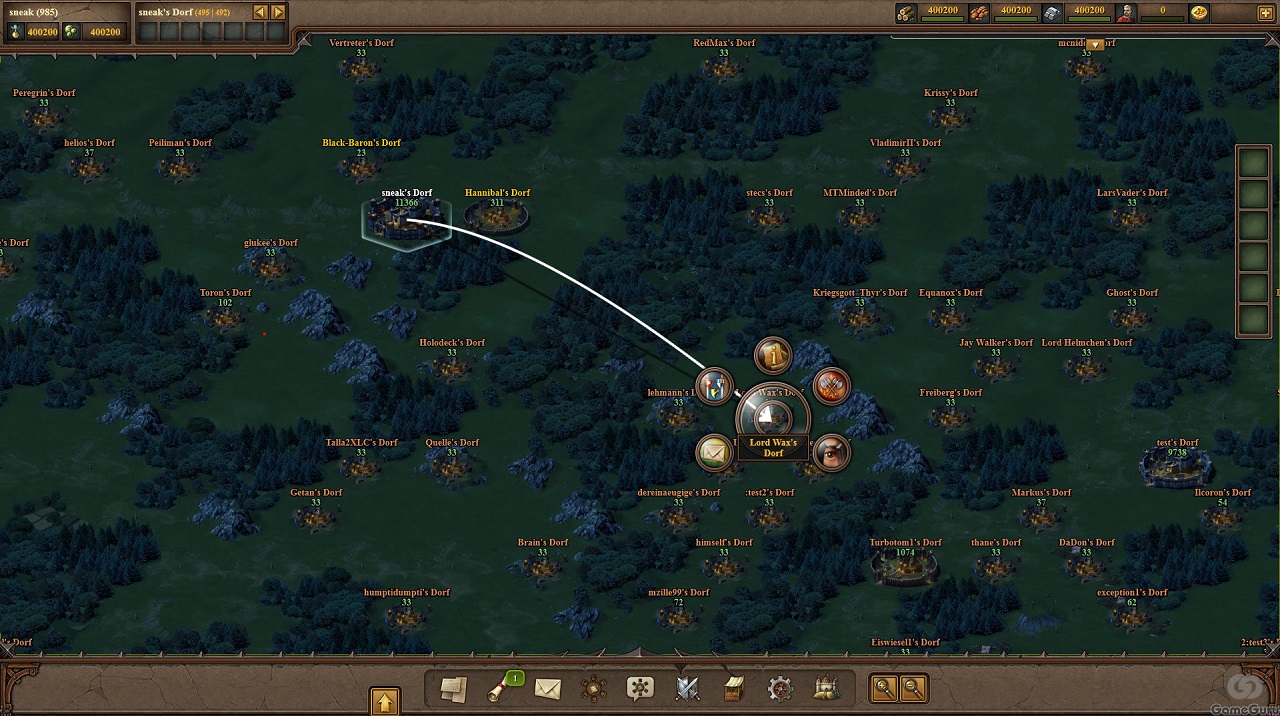Zoom in the map with the plus magnifier
The height and width of the screenshot is (716, 1280).
(x=884, y=688)
